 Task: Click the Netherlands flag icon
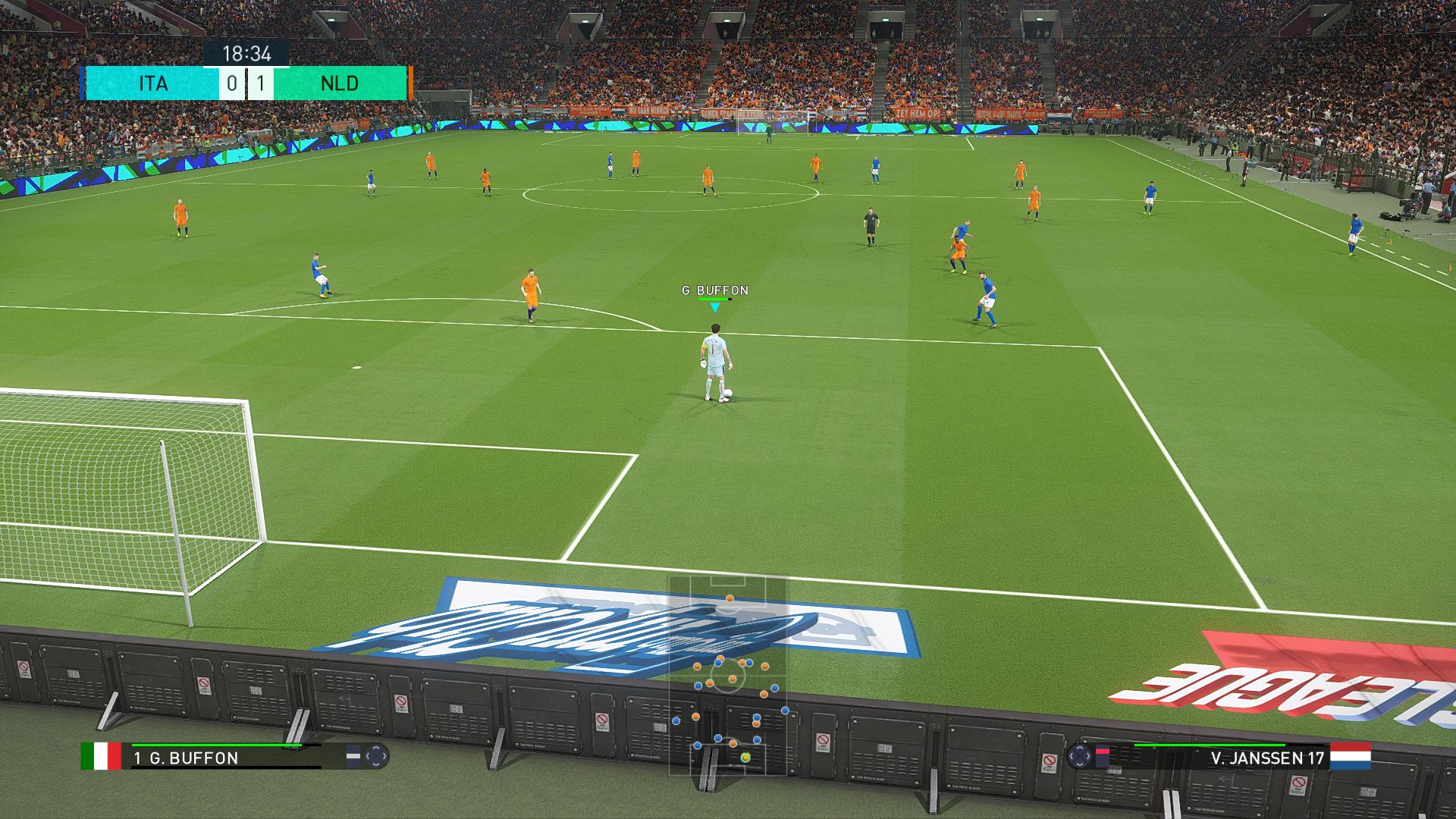pyautogui.click(x=1351, y=756)
